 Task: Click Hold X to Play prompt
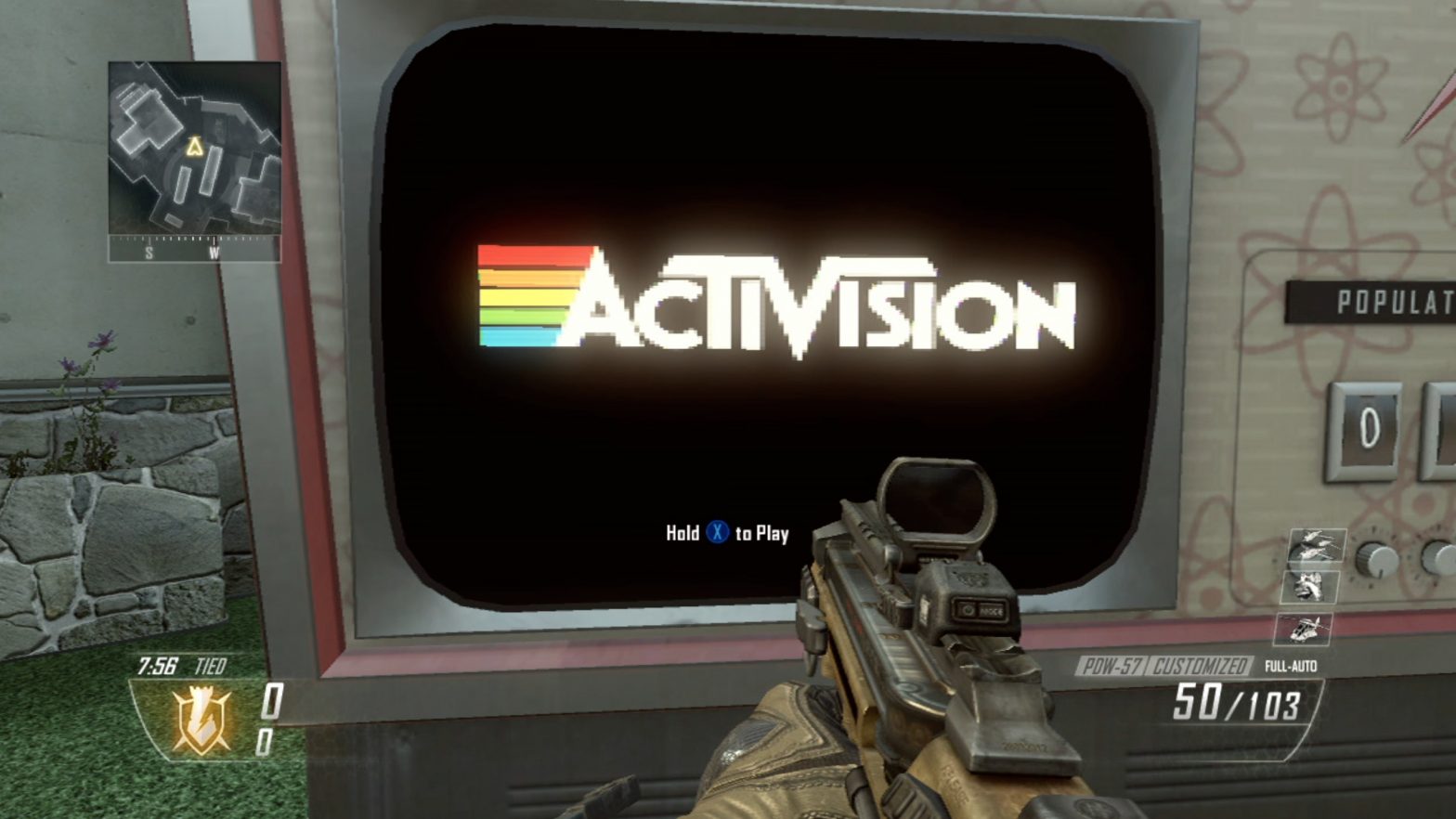727,534
